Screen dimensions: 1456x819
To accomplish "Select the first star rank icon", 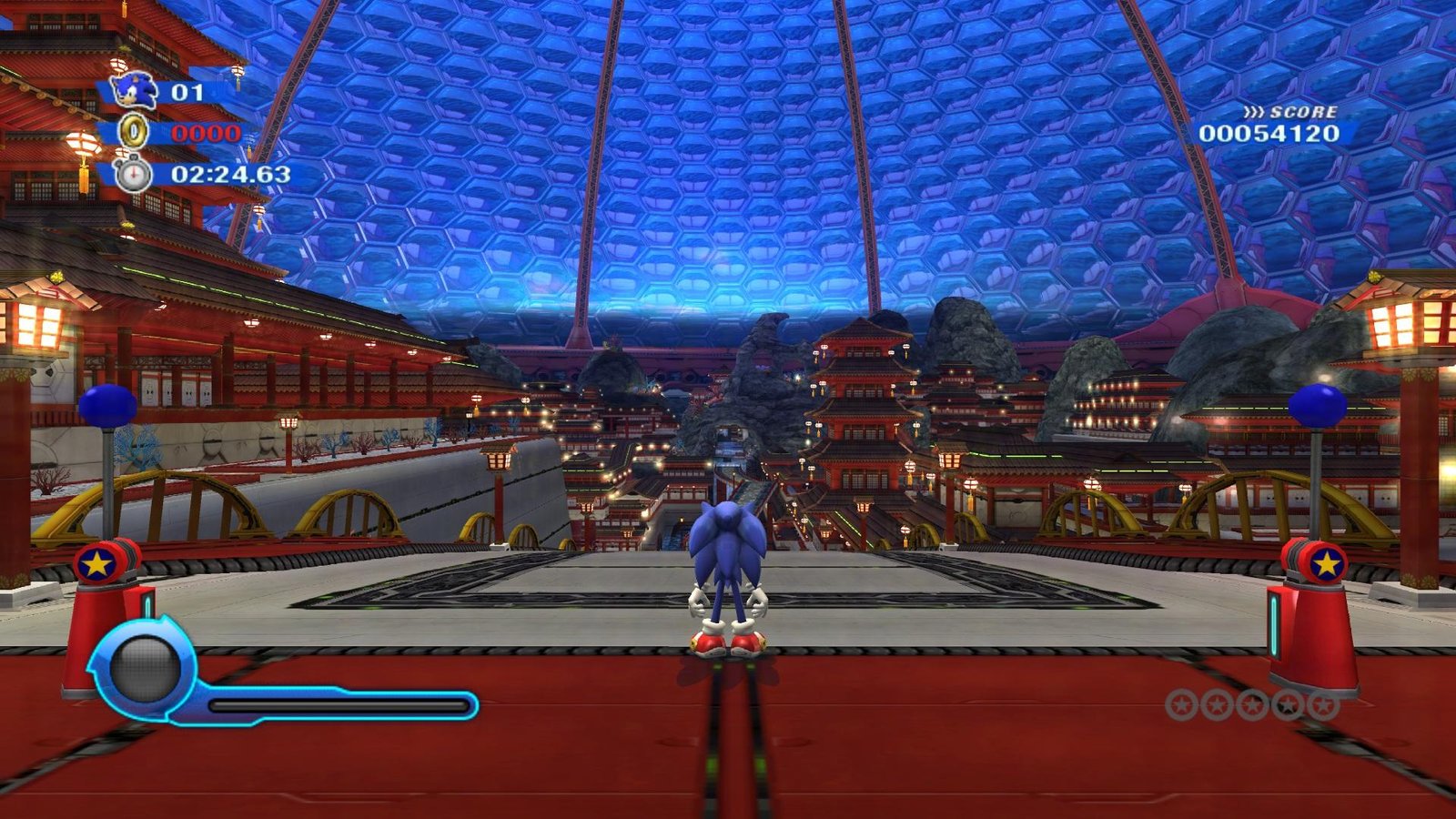I will [1182, 703].
